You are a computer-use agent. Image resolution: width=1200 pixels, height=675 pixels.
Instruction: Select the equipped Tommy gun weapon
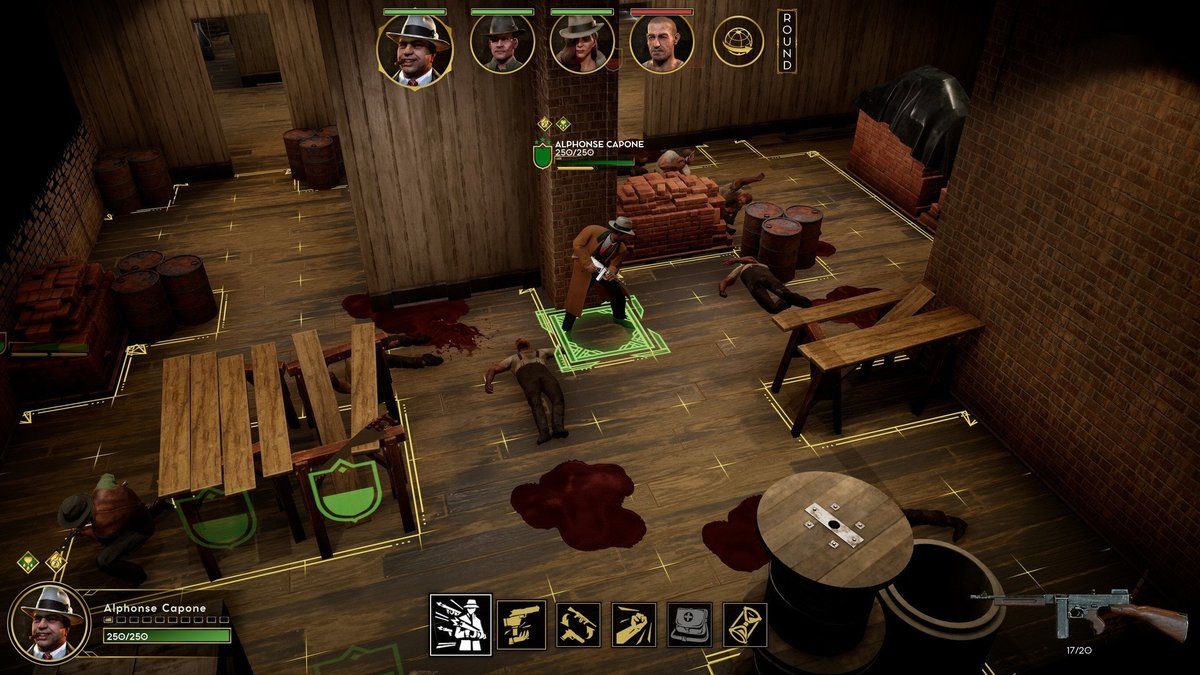pos(1078,610)
